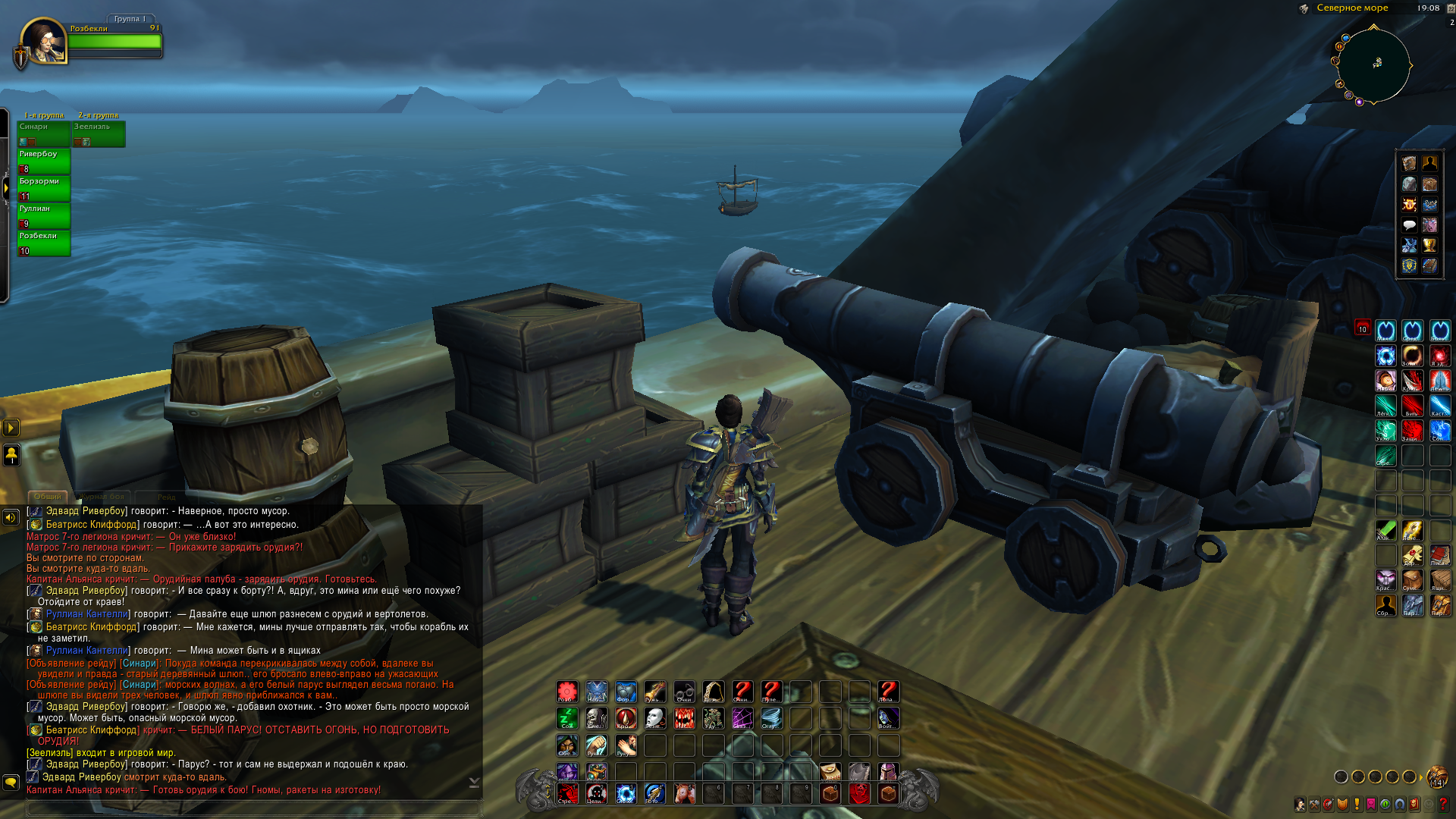Click the glasses item labeled Очки

pos(684,691)
